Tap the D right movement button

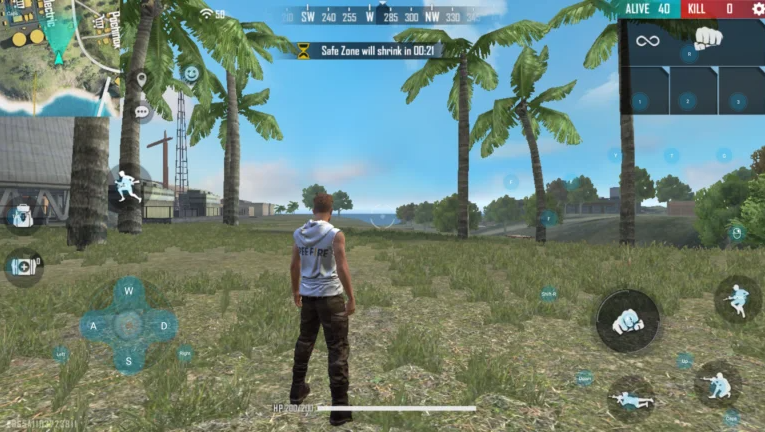162,325
